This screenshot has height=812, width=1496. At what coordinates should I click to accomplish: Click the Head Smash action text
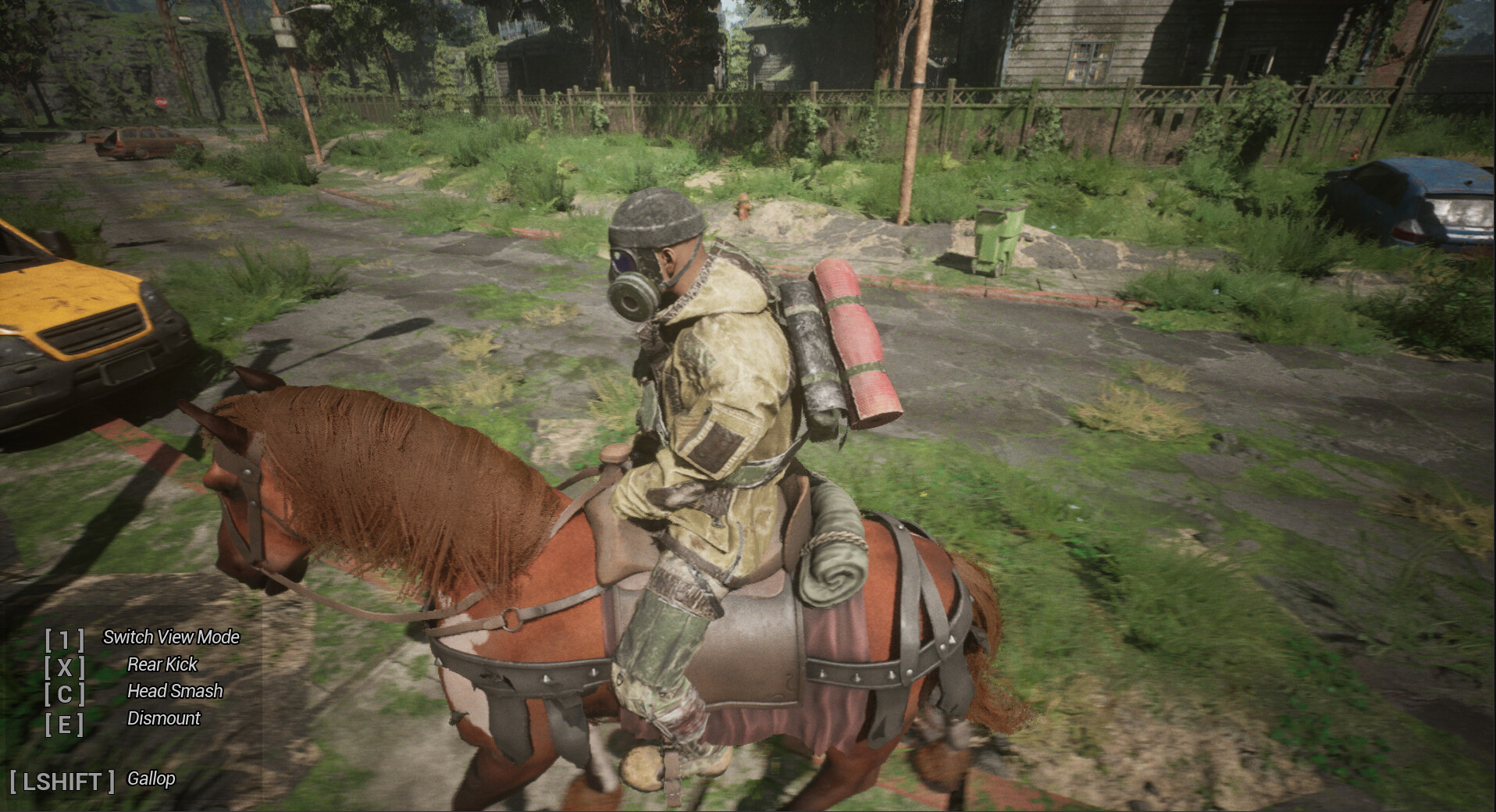(175, 692)
